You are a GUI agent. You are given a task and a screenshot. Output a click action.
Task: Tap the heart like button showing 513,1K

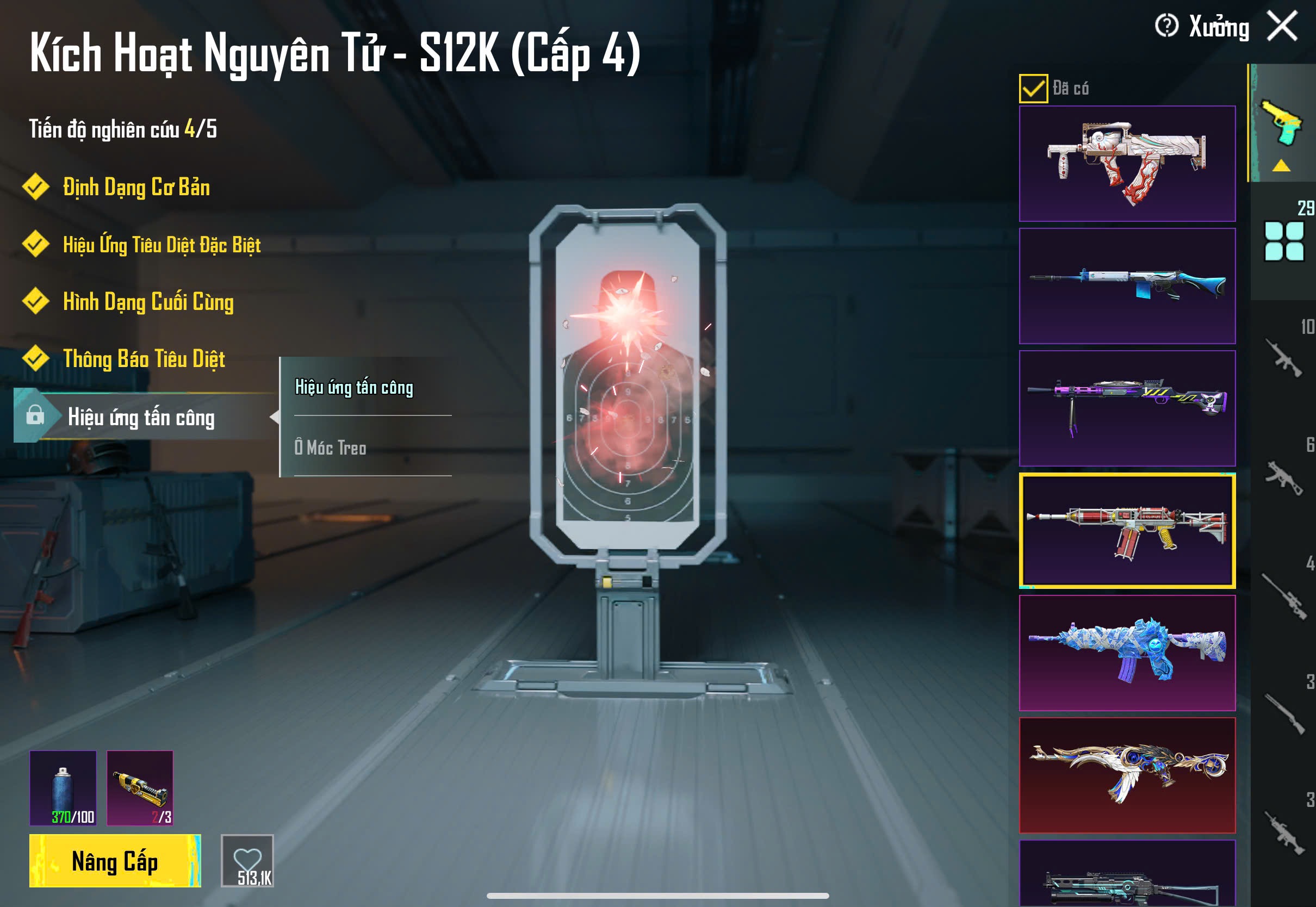coord(247,860)
